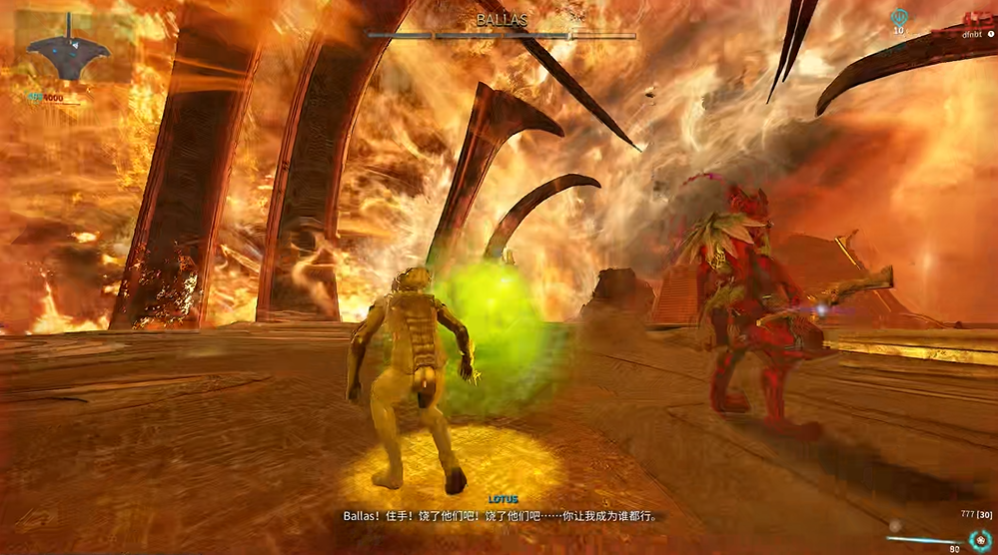Open the minimap showing the arena layout
The image size is (998, 555).
click(69, 47)
